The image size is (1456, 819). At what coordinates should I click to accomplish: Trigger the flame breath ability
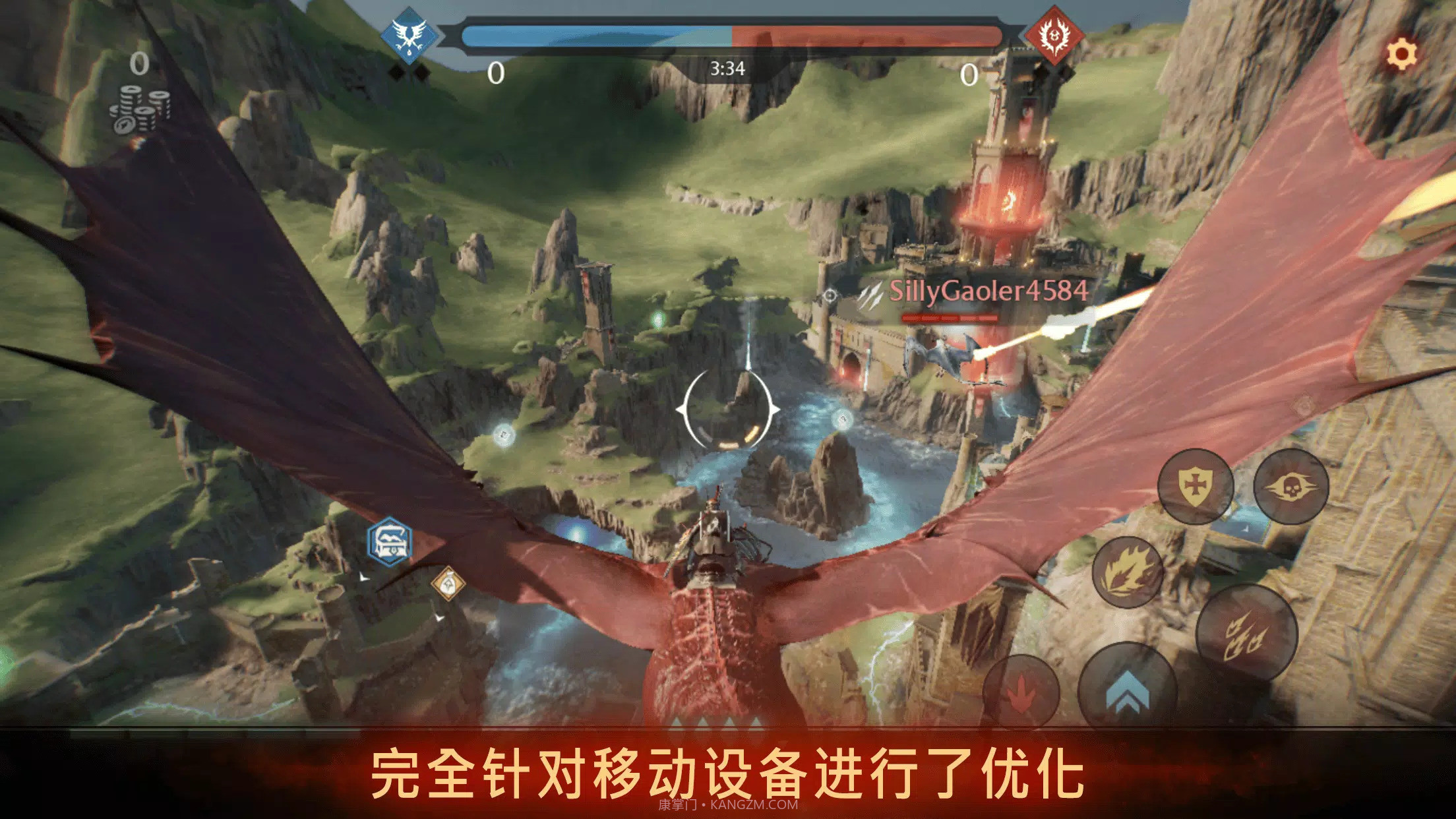tap(1128, 572)
